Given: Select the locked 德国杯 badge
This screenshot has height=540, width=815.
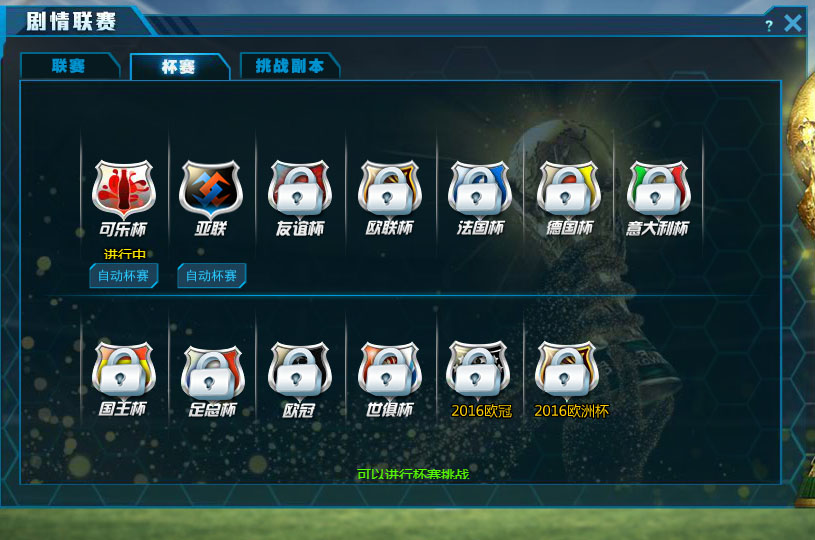Looking at the screenshot, I should (x=568, y=188).
